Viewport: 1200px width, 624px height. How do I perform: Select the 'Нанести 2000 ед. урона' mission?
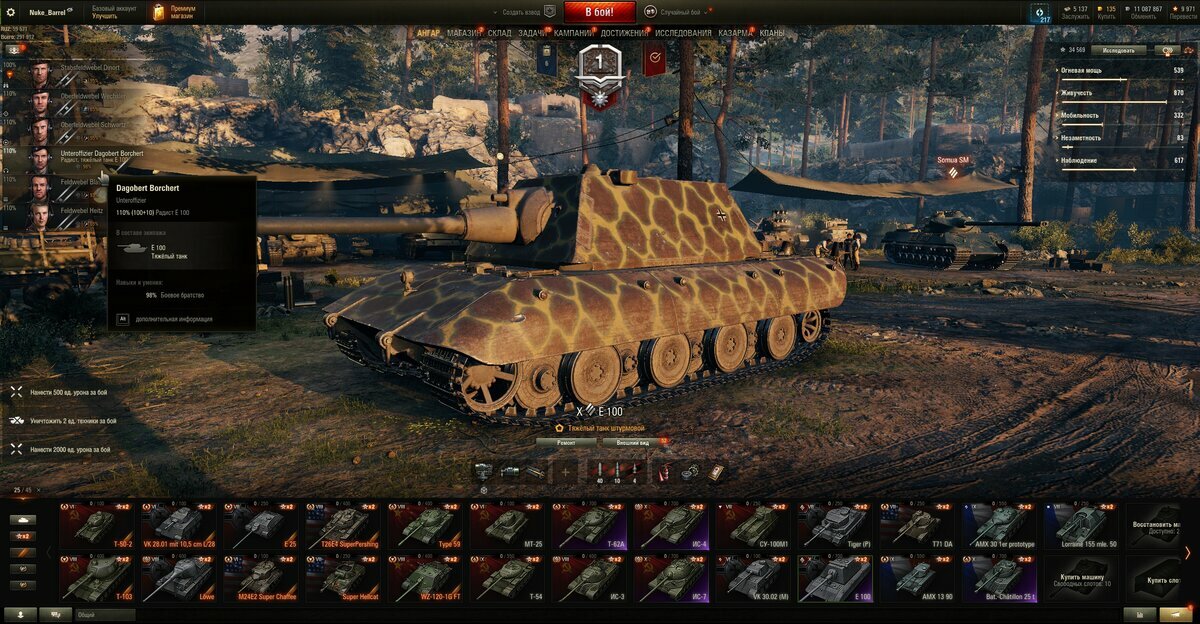click(70, 450)
